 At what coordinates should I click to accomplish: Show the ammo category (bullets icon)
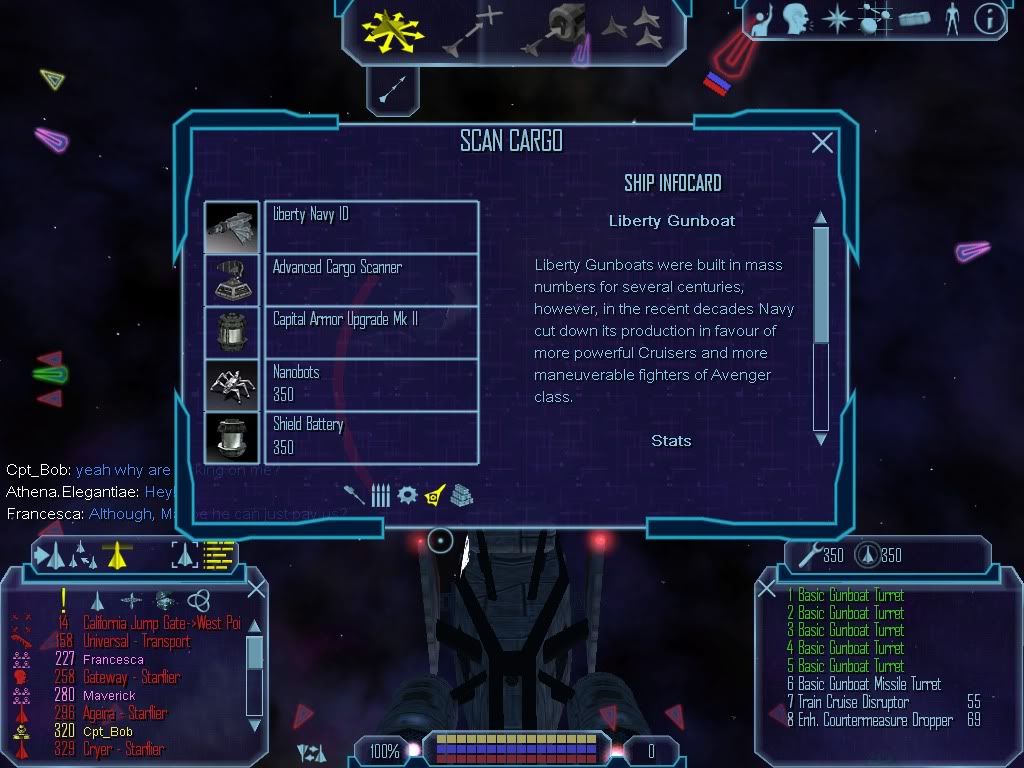click(x=381, y=495)
